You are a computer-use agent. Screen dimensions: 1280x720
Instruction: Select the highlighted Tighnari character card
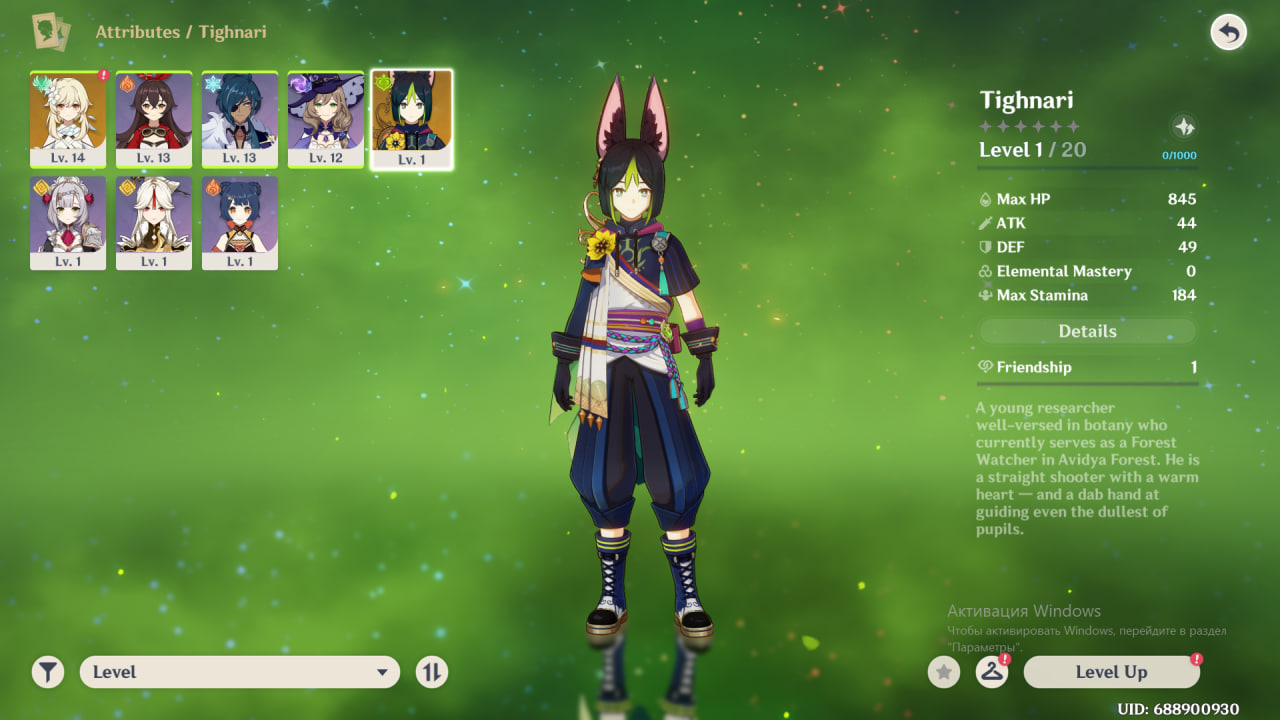coord(411,119)
